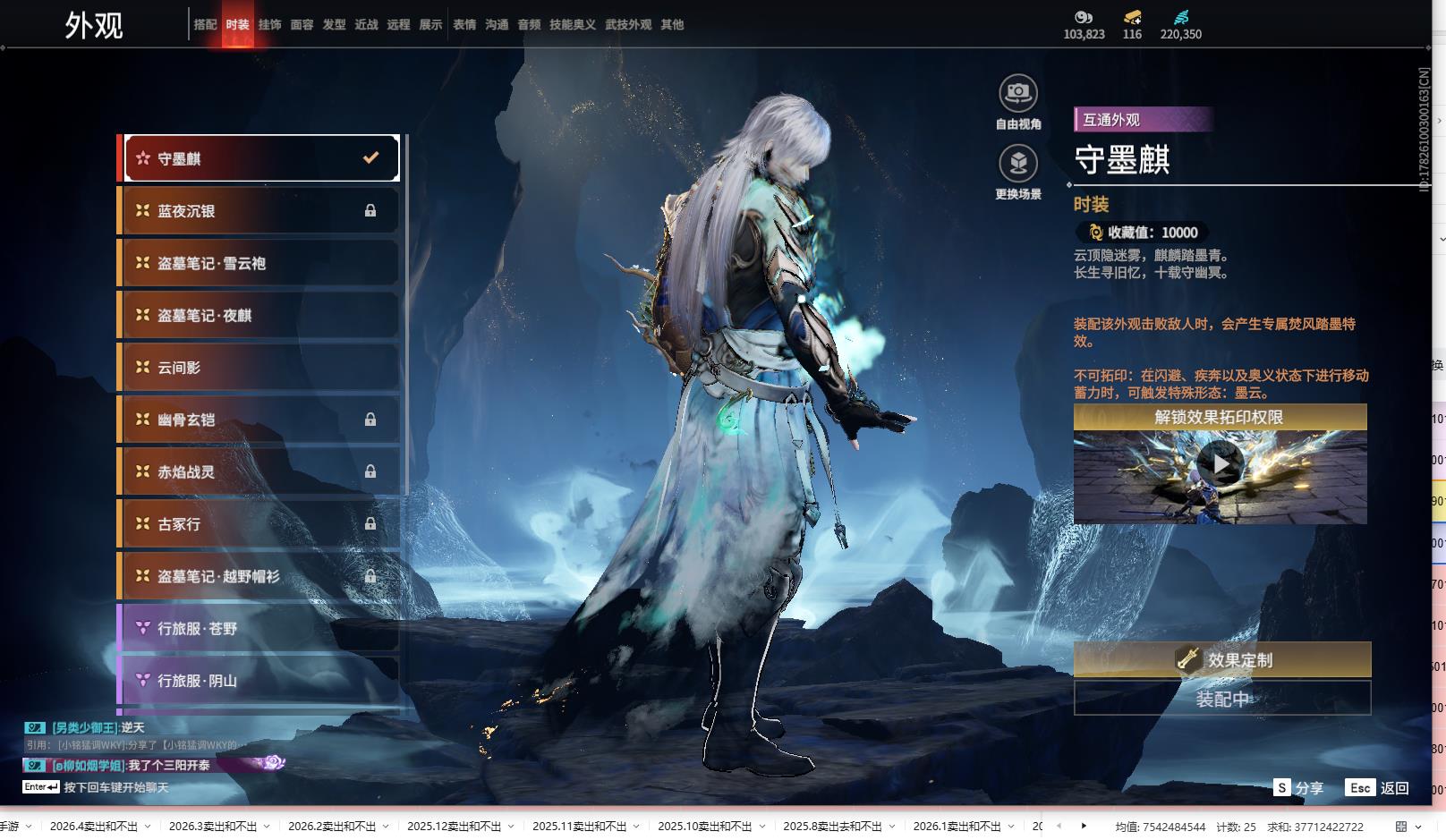
Task: Switch to the 发型 hairstyle tab
Action: tap(334, 25)
